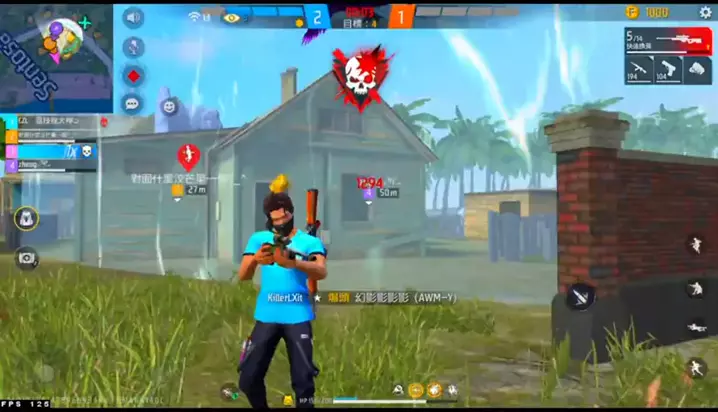This screenshot has width=718, height=412.
Task: Open the backpack inventory icon
Action: [x=27, y=218]
